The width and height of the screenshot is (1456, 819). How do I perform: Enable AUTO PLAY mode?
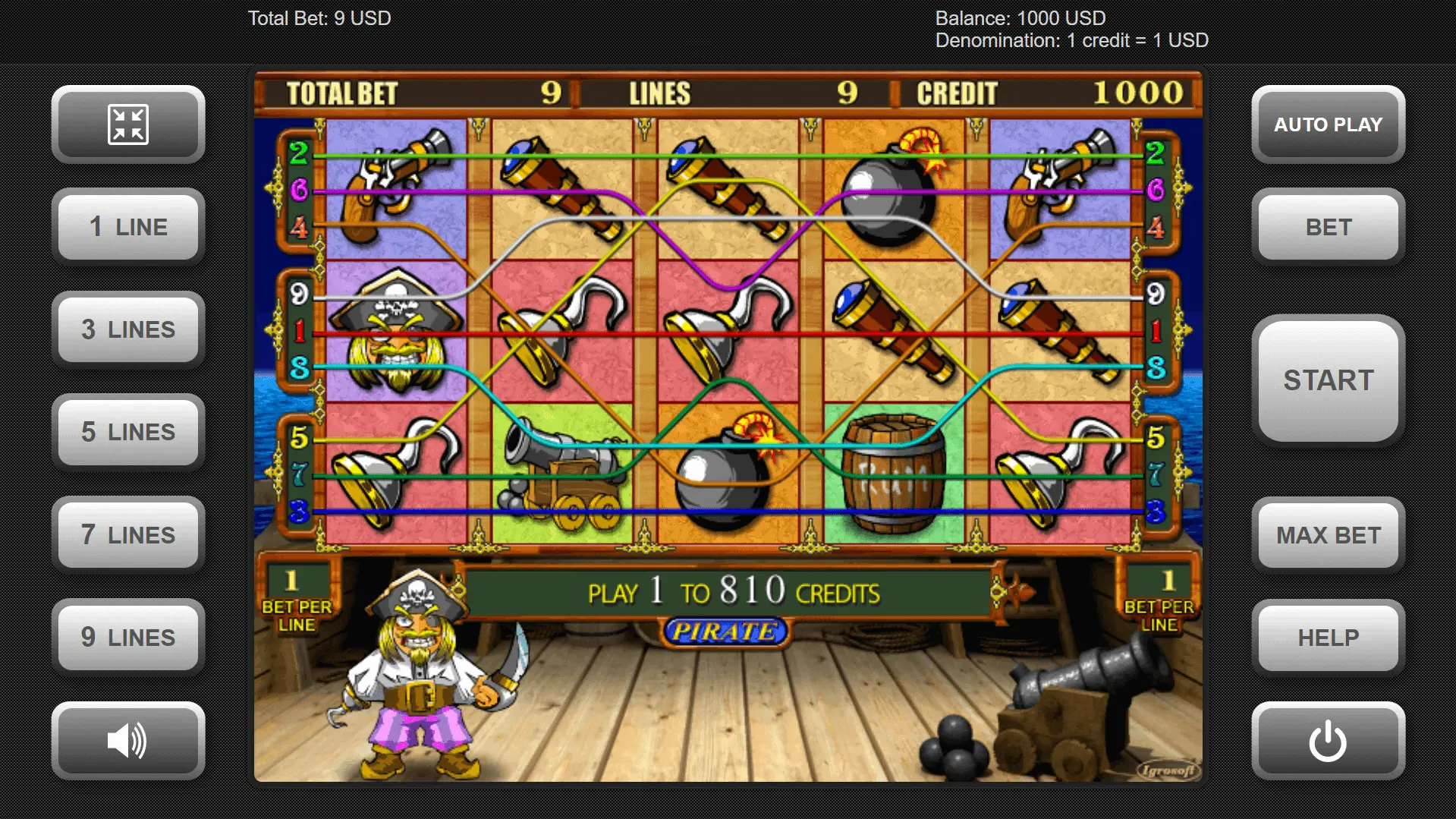pyautogui.click(x=1328, y=124)
